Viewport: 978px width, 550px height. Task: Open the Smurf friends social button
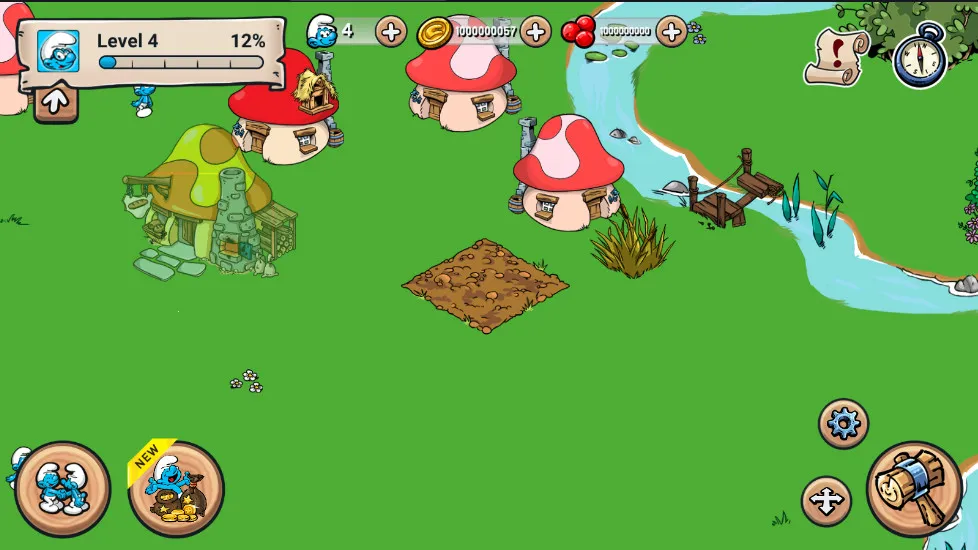[62, 489]
